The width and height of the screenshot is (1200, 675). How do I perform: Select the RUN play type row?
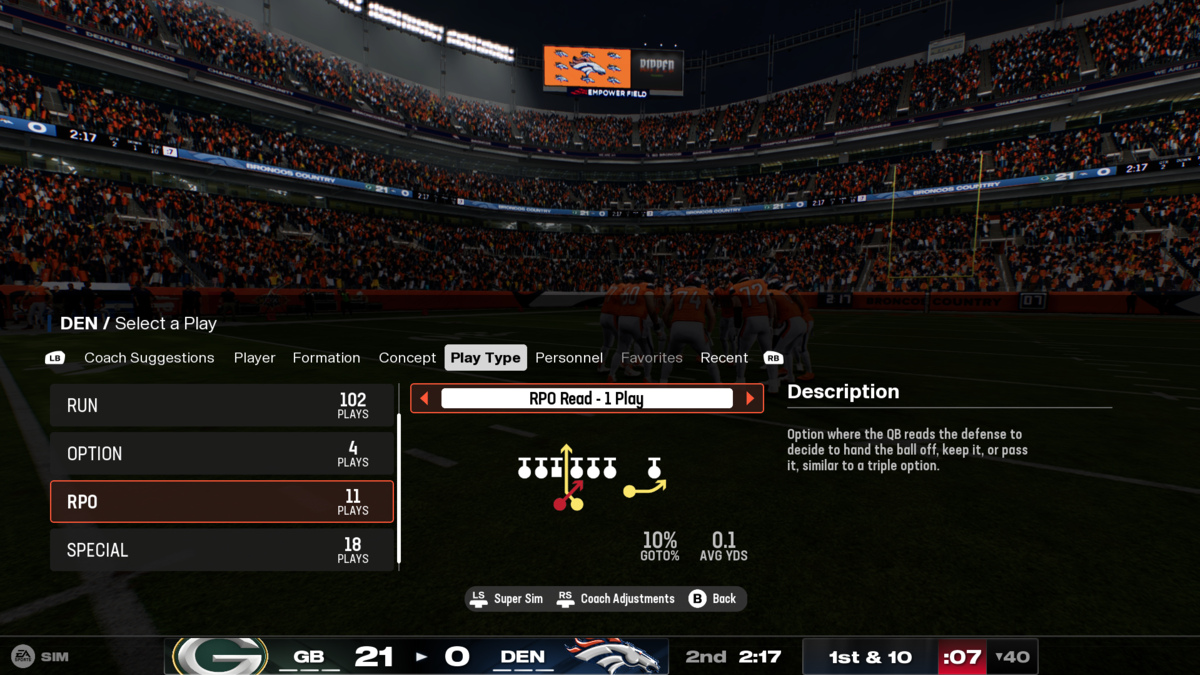[221, 406]
